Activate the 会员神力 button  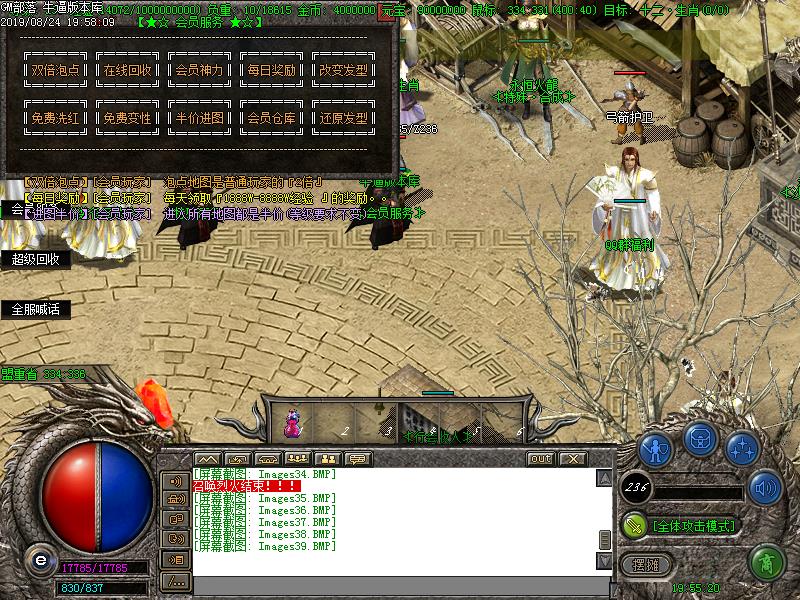200,71
